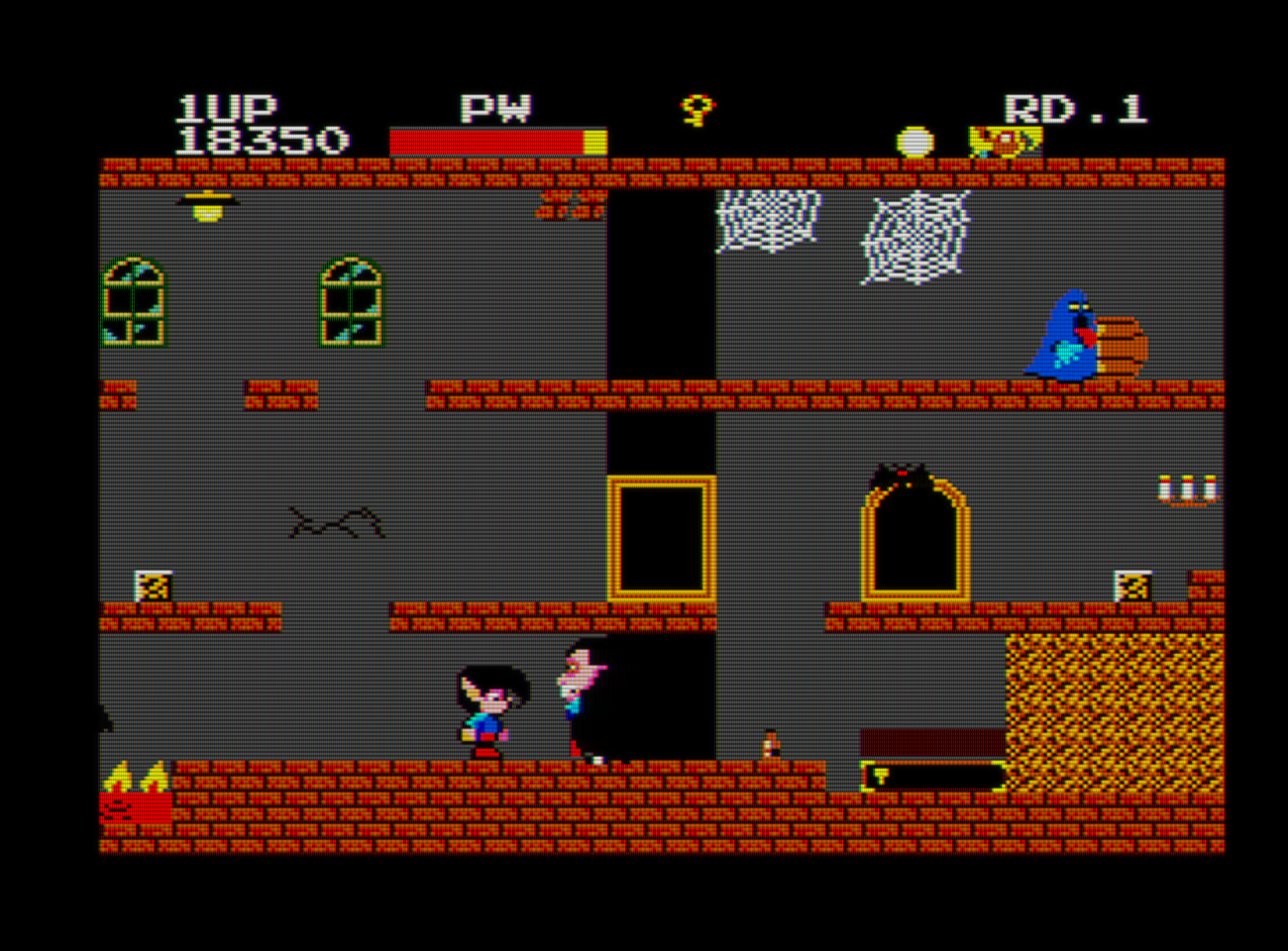Click the golden key icon in the HUD
Viewport: 1288px width, 951px height.
point(697,110)
